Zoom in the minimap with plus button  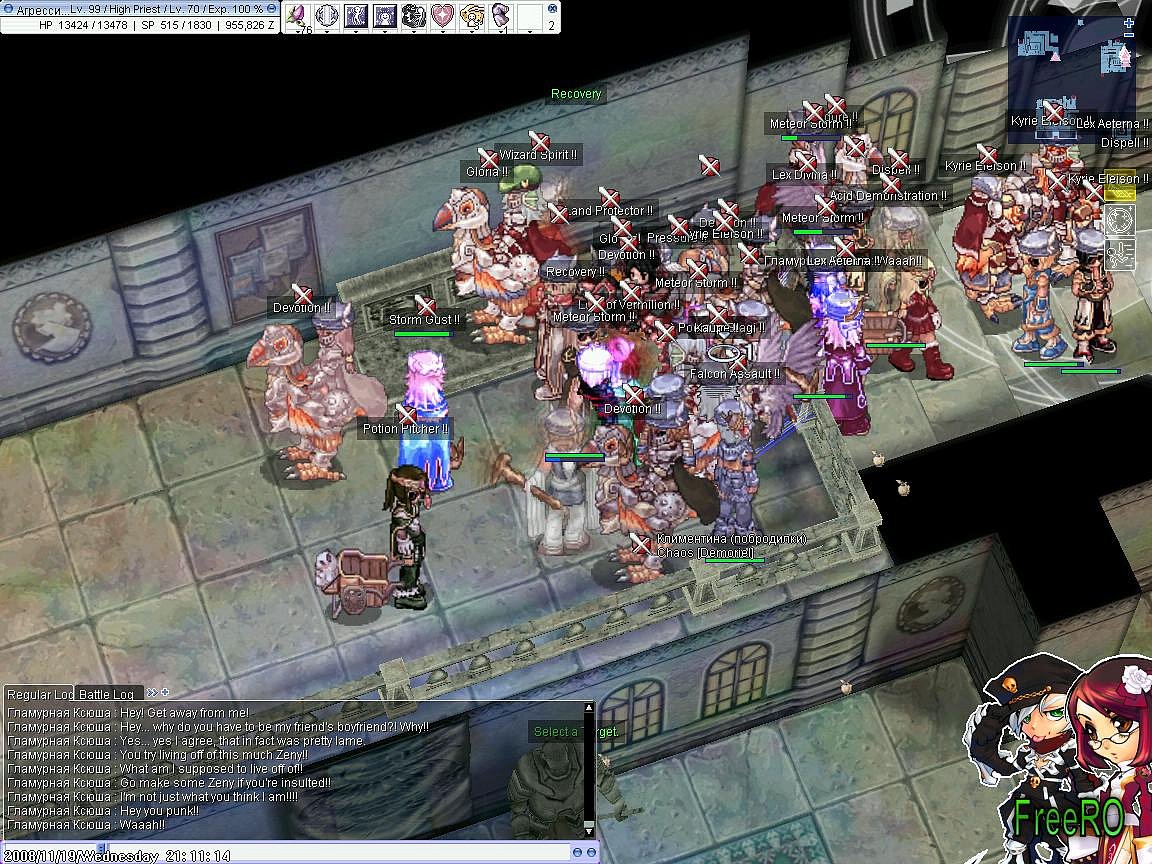pos(1129,23)
